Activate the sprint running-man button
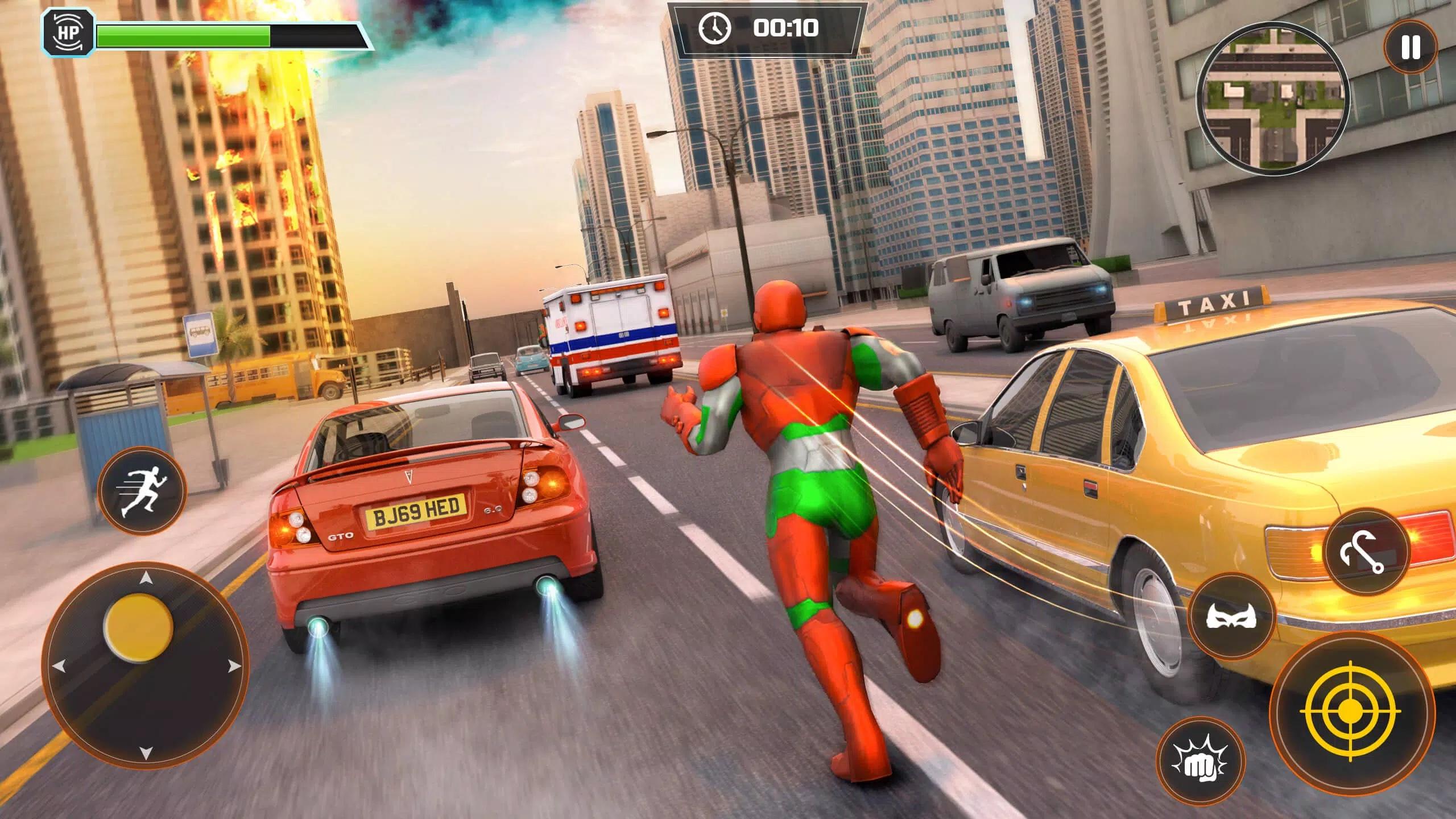This screenshot has width=1456, height=819. coord(142,491)
